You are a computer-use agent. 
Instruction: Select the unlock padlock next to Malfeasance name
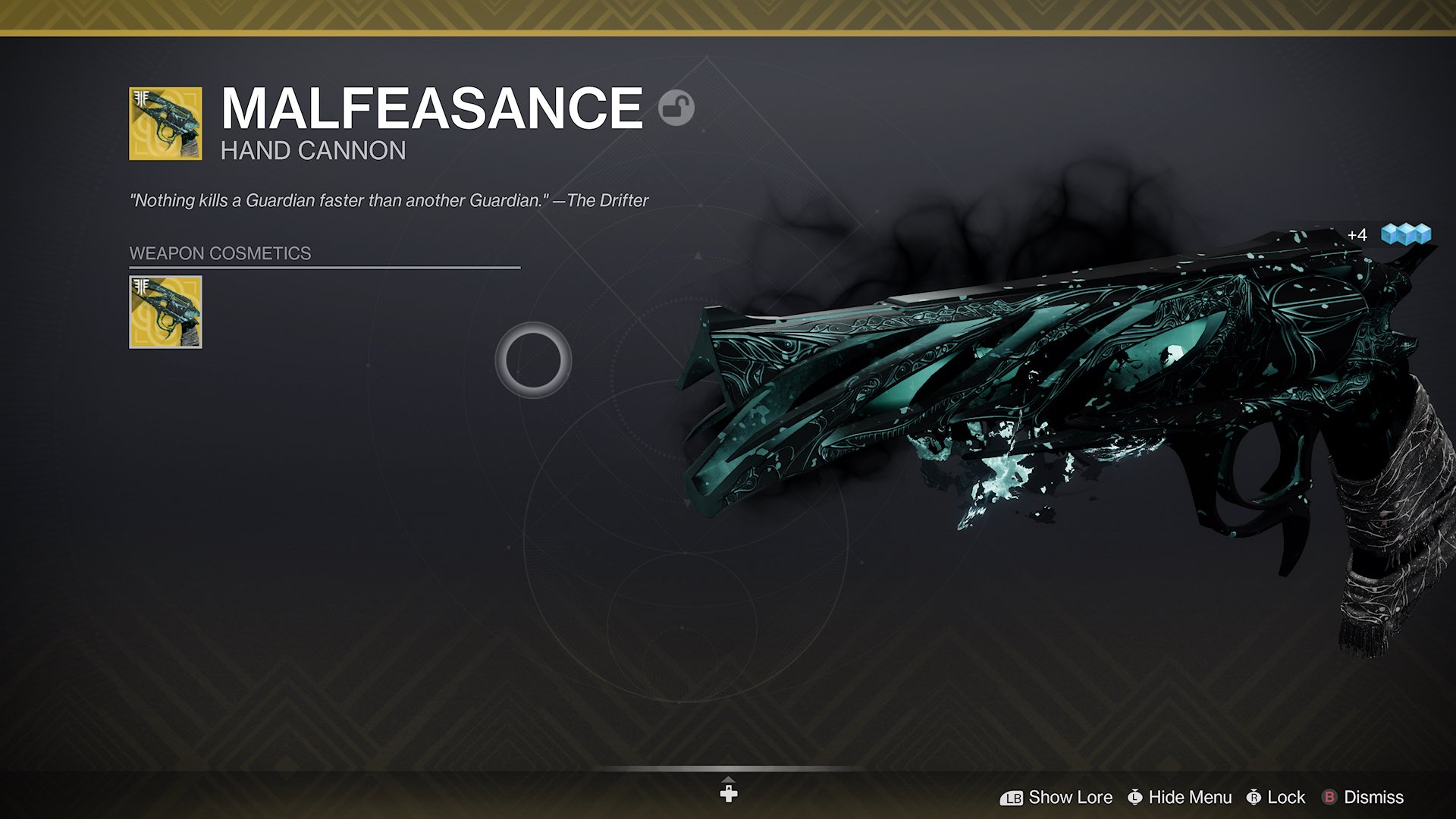click(x=678, y=108)
